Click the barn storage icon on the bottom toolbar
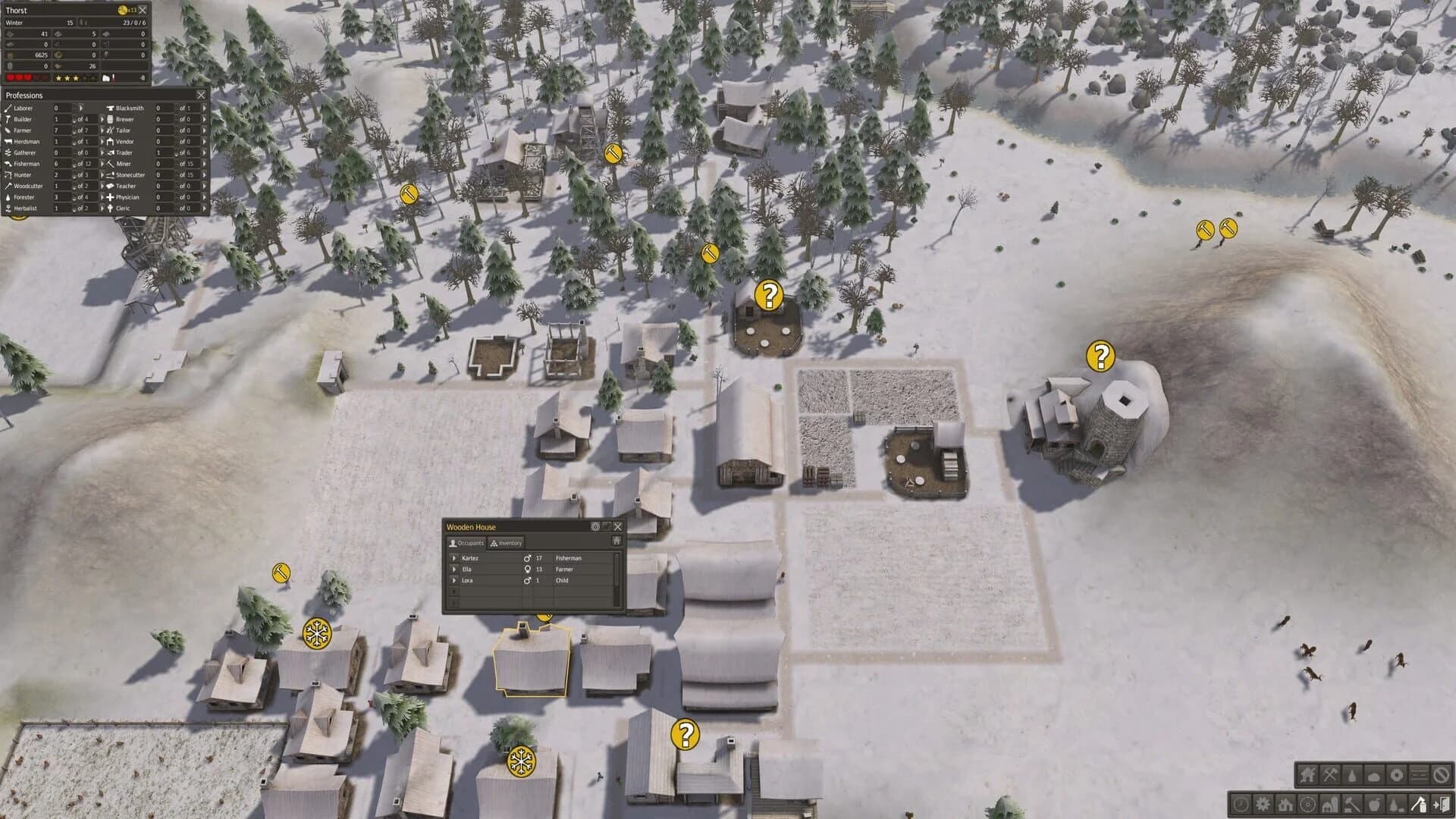Viewport: 1456px width, 819px height. click(1329, 803)
